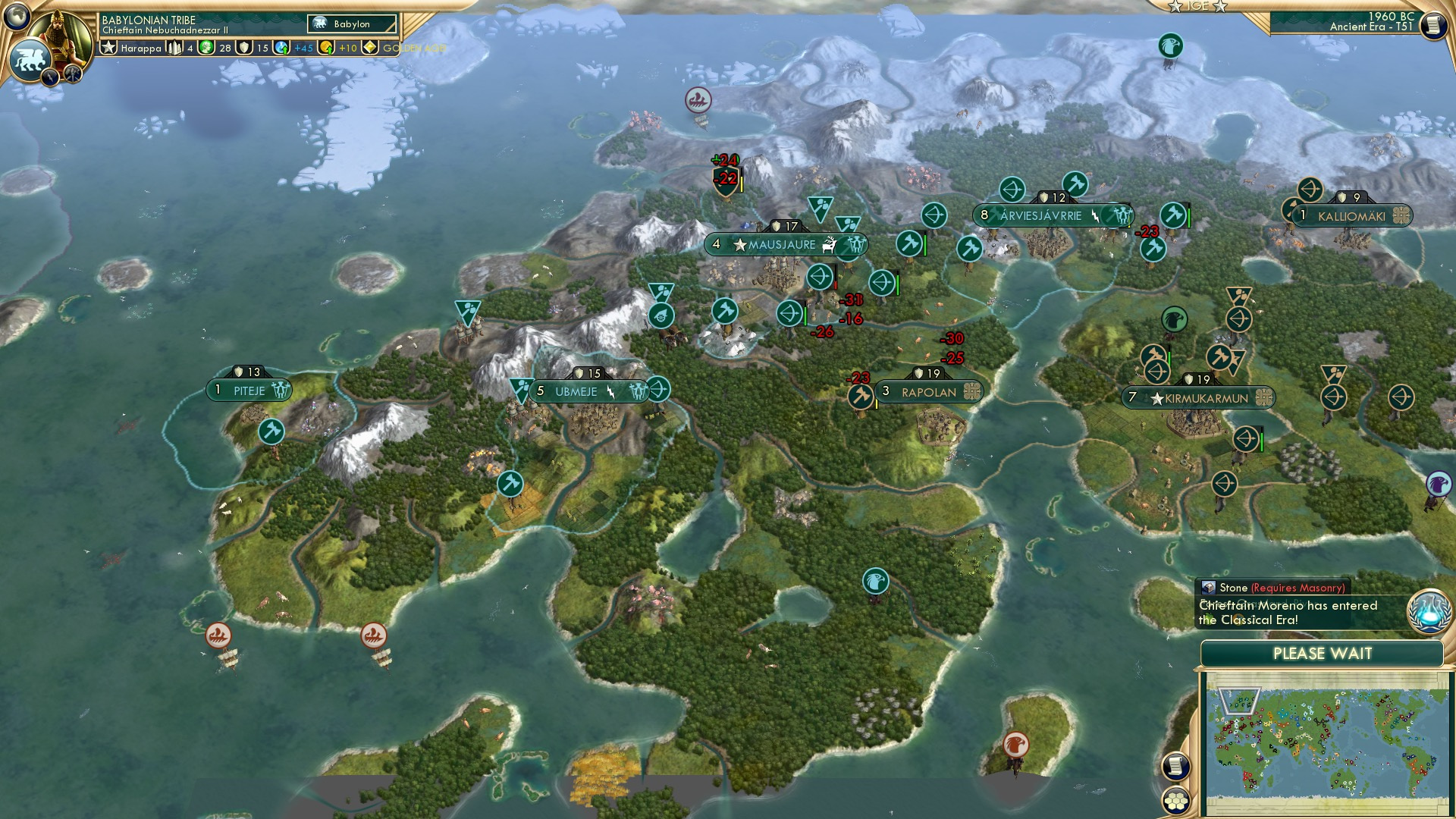Screen dimensions: 1456x819
Task: Toggle strategic view with the hex grid icon
Action: click(1176, 802)
